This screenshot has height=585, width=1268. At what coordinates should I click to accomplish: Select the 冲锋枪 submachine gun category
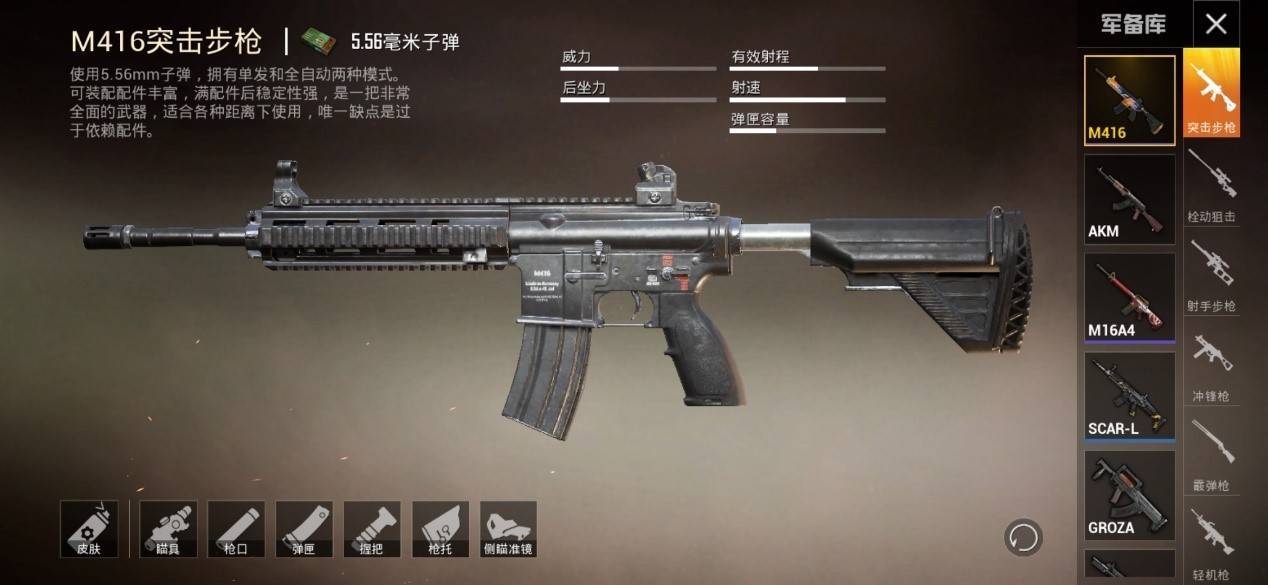click(x=1212, y=363)
